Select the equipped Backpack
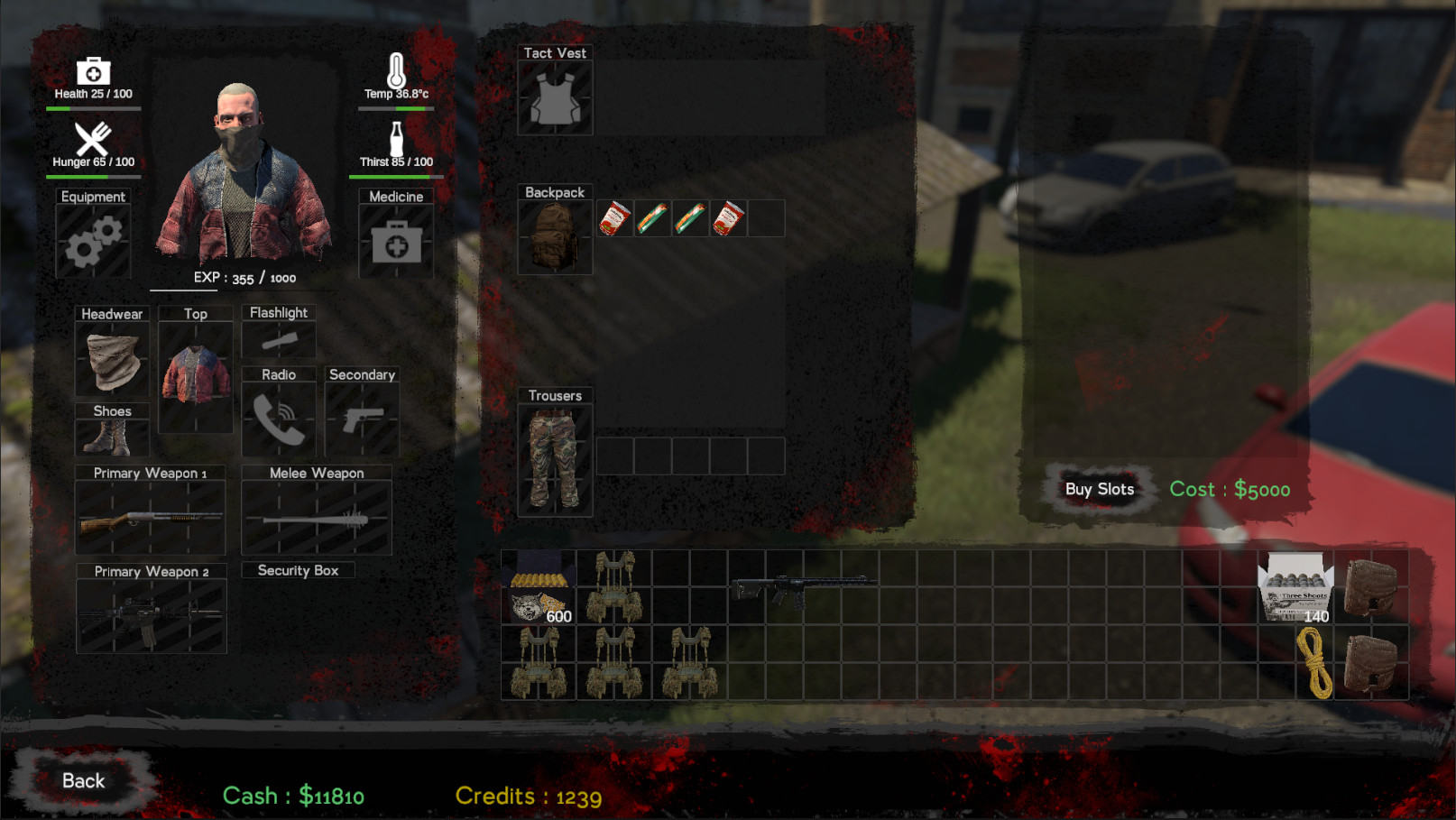The image size is (1456, 820). 554,236
